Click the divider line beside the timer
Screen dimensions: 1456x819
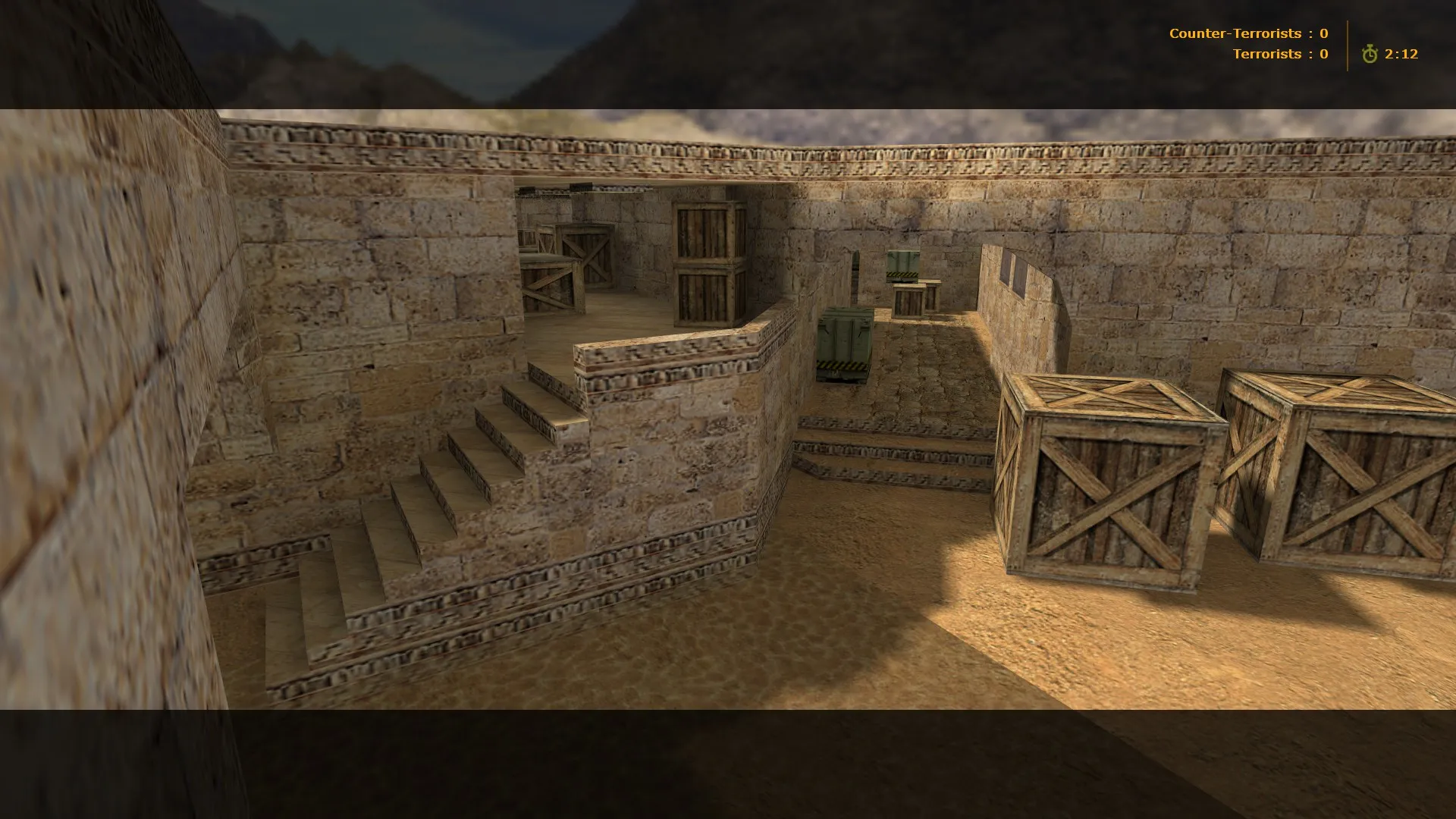[1346, 43]
